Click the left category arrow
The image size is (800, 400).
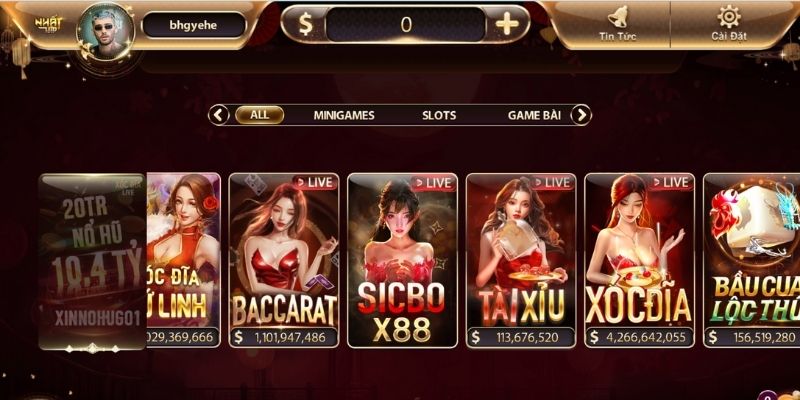click(x=219, y=115)
